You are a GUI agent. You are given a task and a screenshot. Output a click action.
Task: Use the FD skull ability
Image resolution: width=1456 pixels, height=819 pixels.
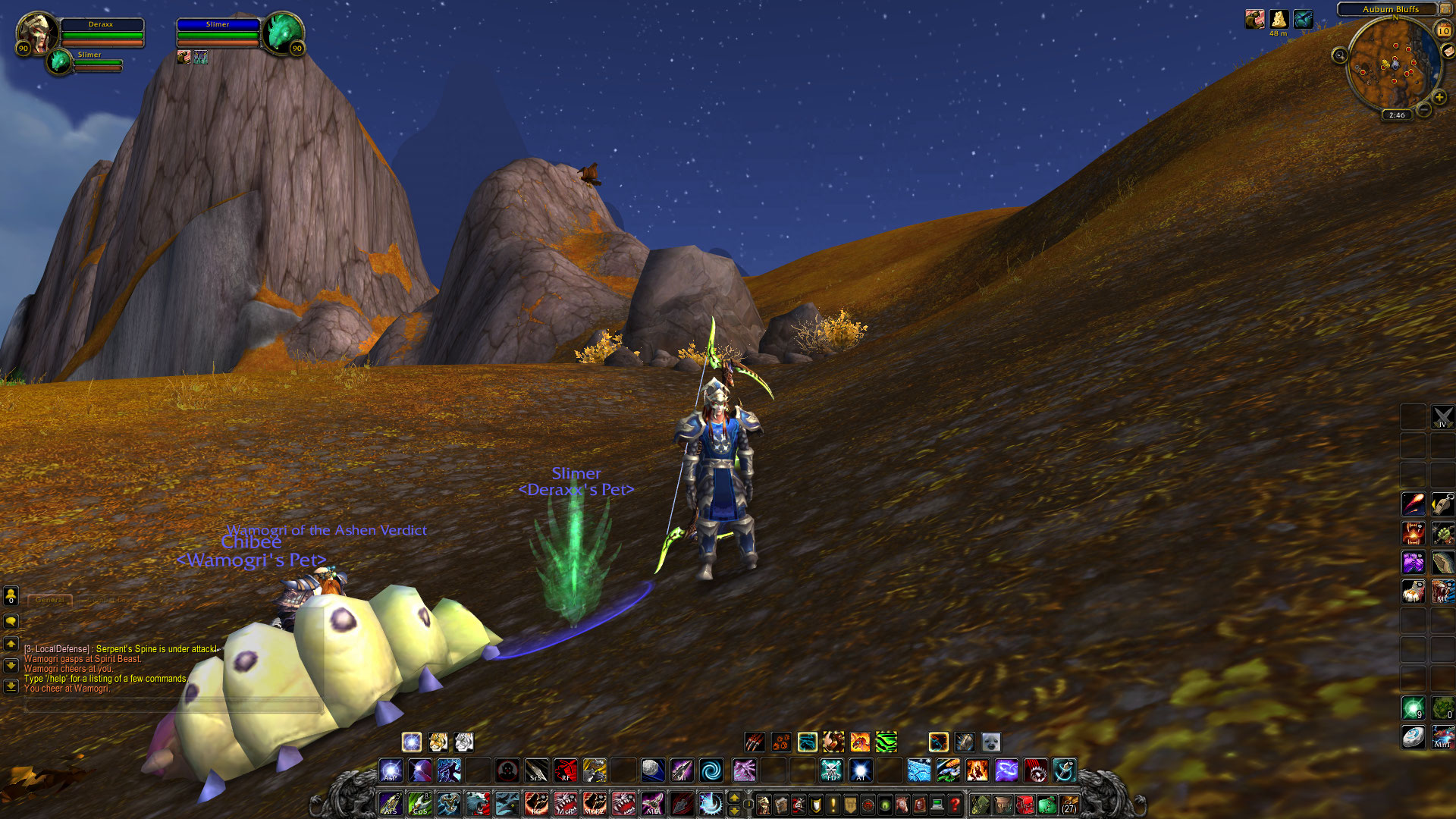click(x=831, y=770)
